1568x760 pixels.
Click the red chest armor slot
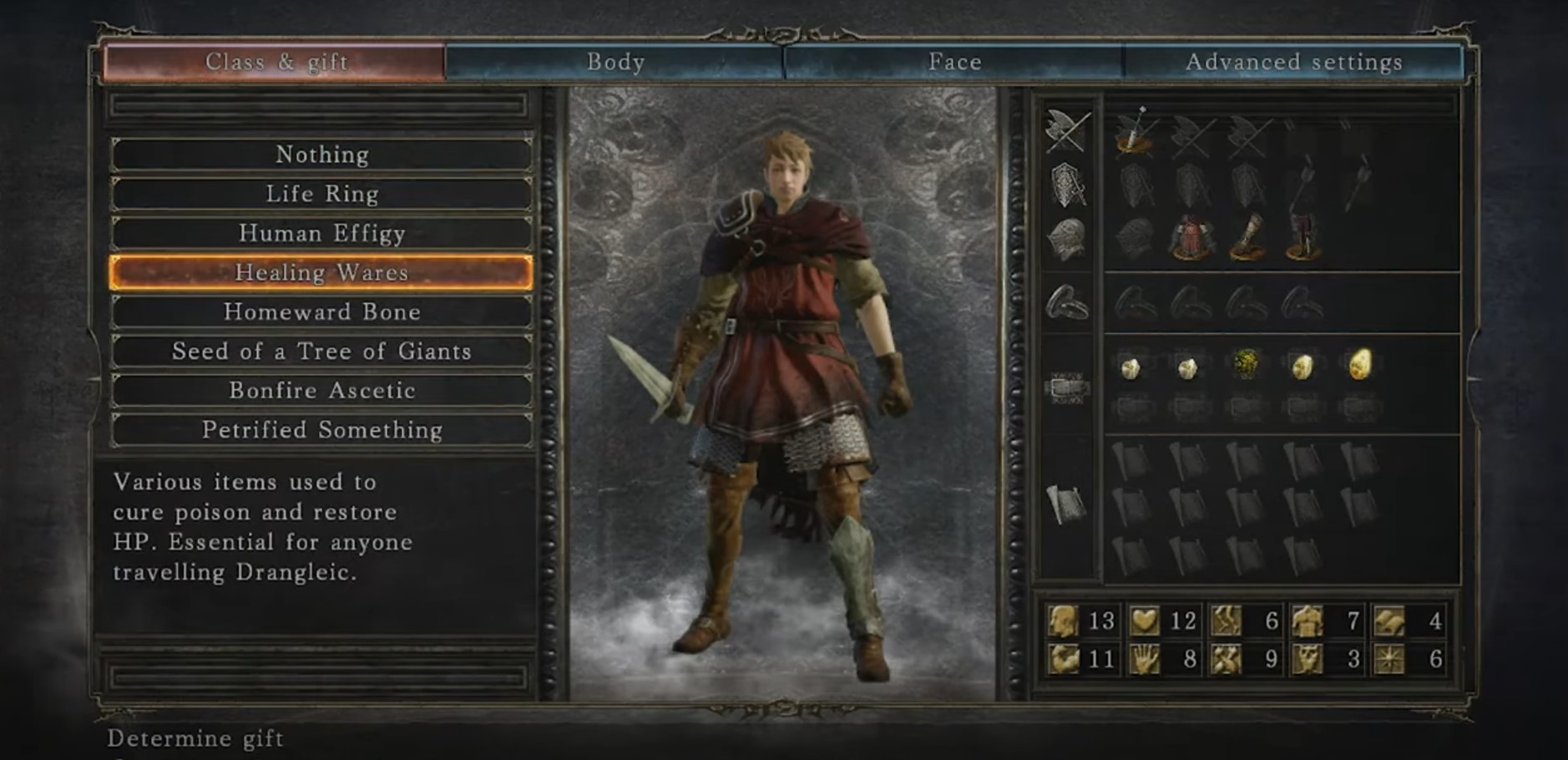[1191, 238]
